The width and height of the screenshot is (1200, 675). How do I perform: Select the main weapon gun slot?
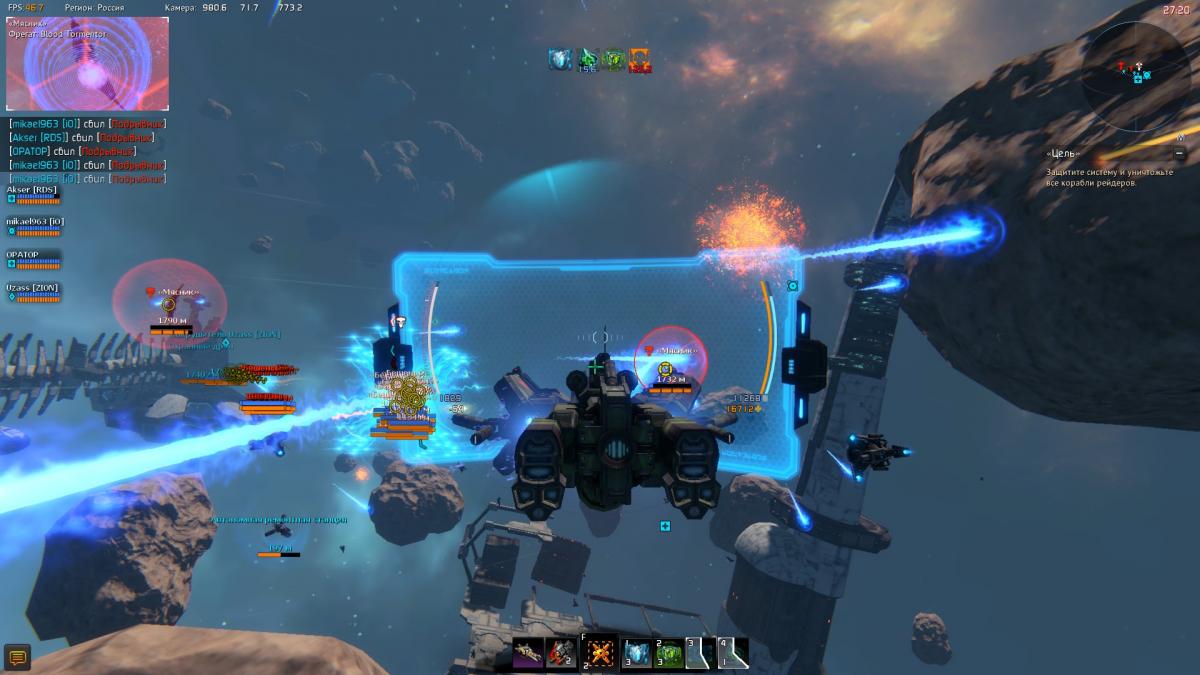coord(528,653)
